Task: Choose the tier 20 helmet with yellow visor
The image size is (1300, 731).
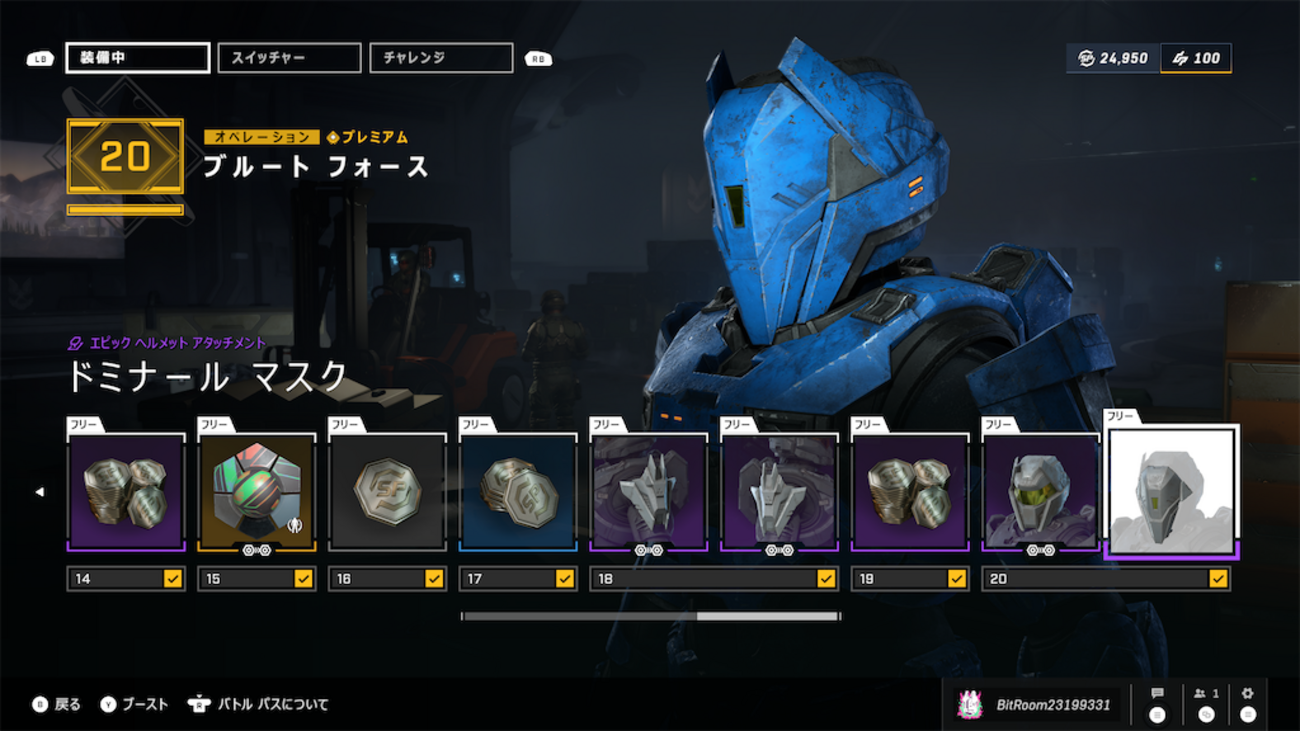Action: 1040,491
